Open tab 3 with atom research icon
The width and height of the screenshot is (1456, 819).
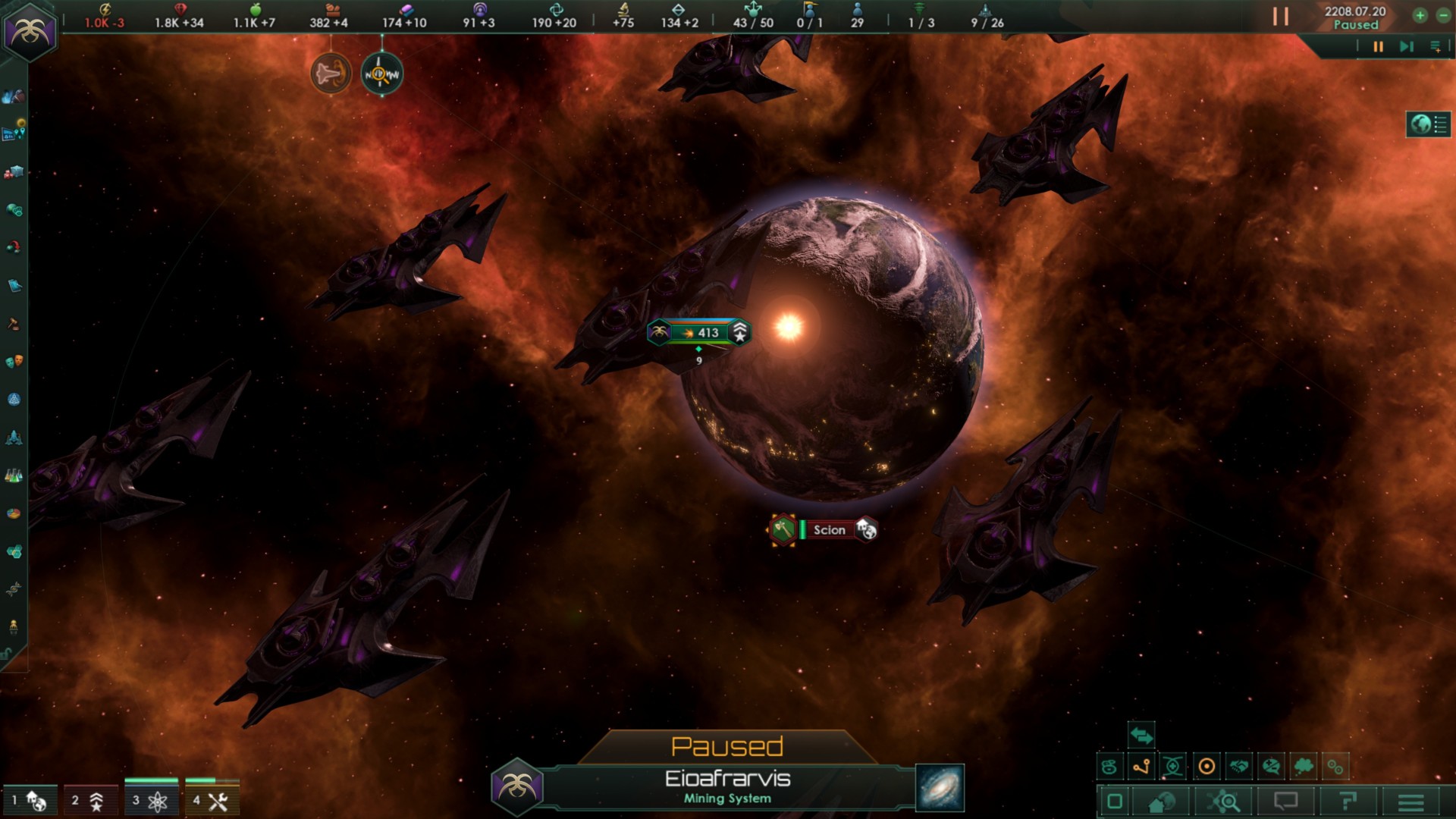pyautogui.click(x=152, y=800)
